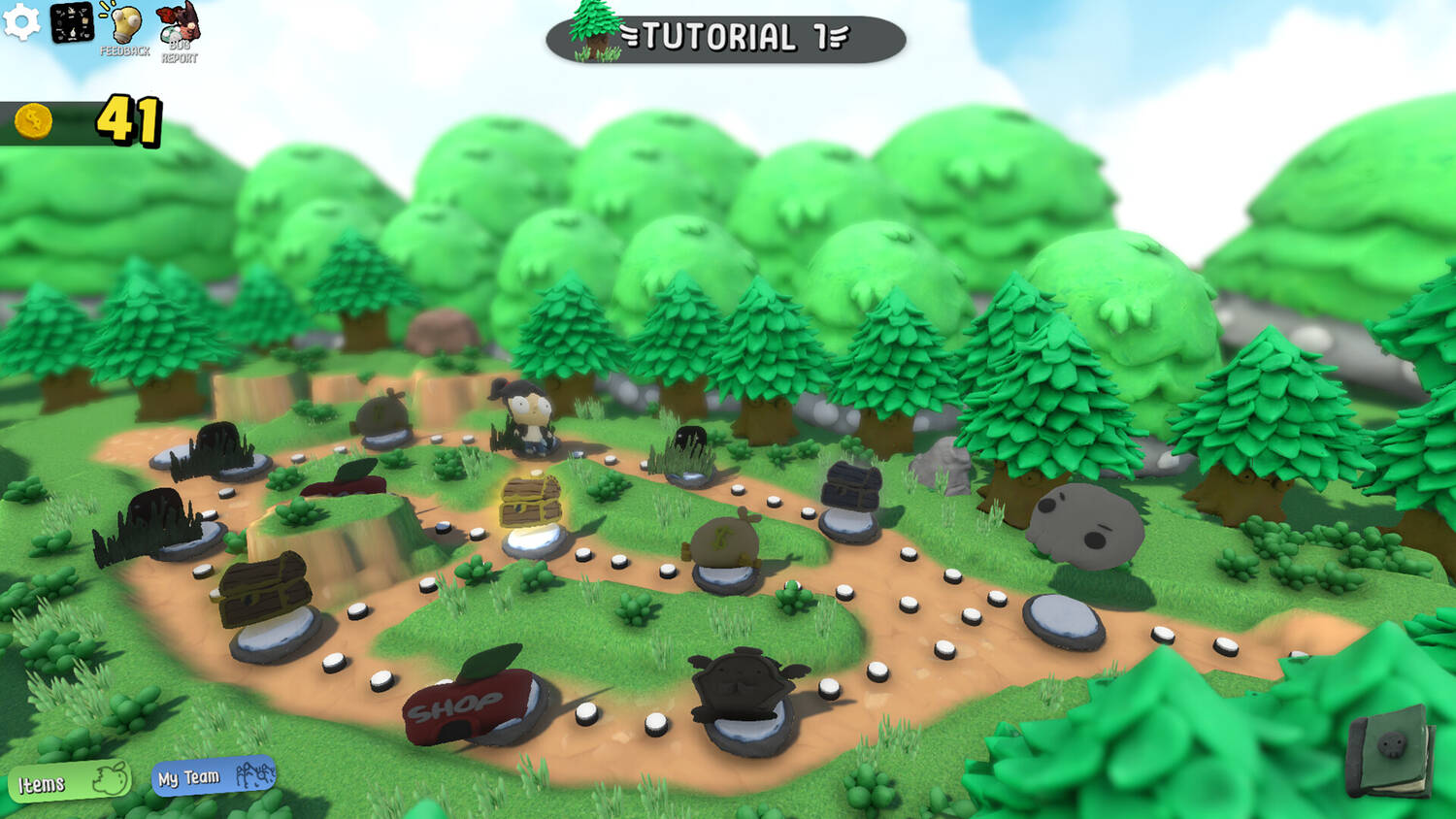Open the settings gear menu
Viewport: 1456px width, 819px height.
click(x=21, y=22)
